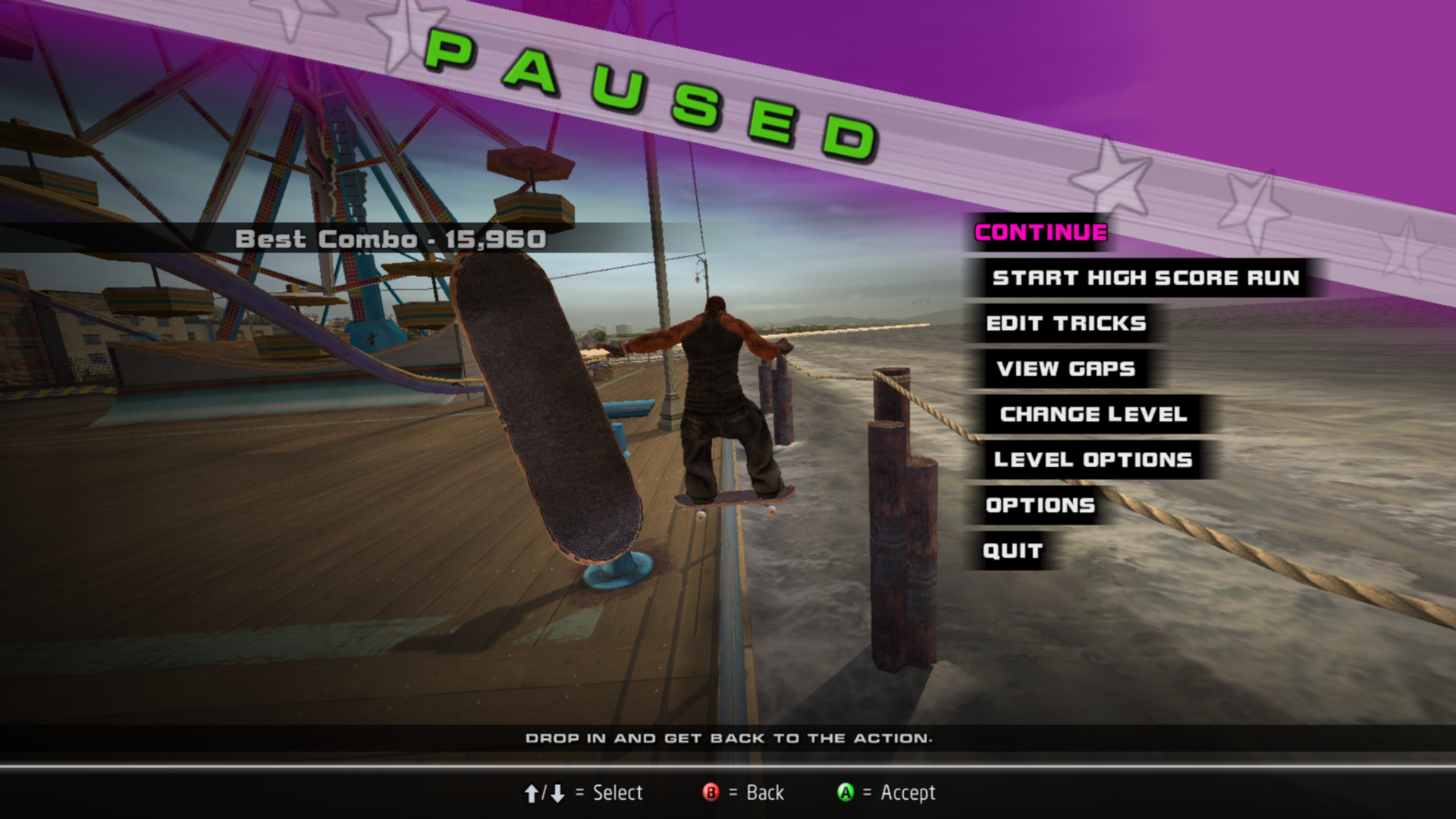Go to the Options menu

(x=1040, y=506)
